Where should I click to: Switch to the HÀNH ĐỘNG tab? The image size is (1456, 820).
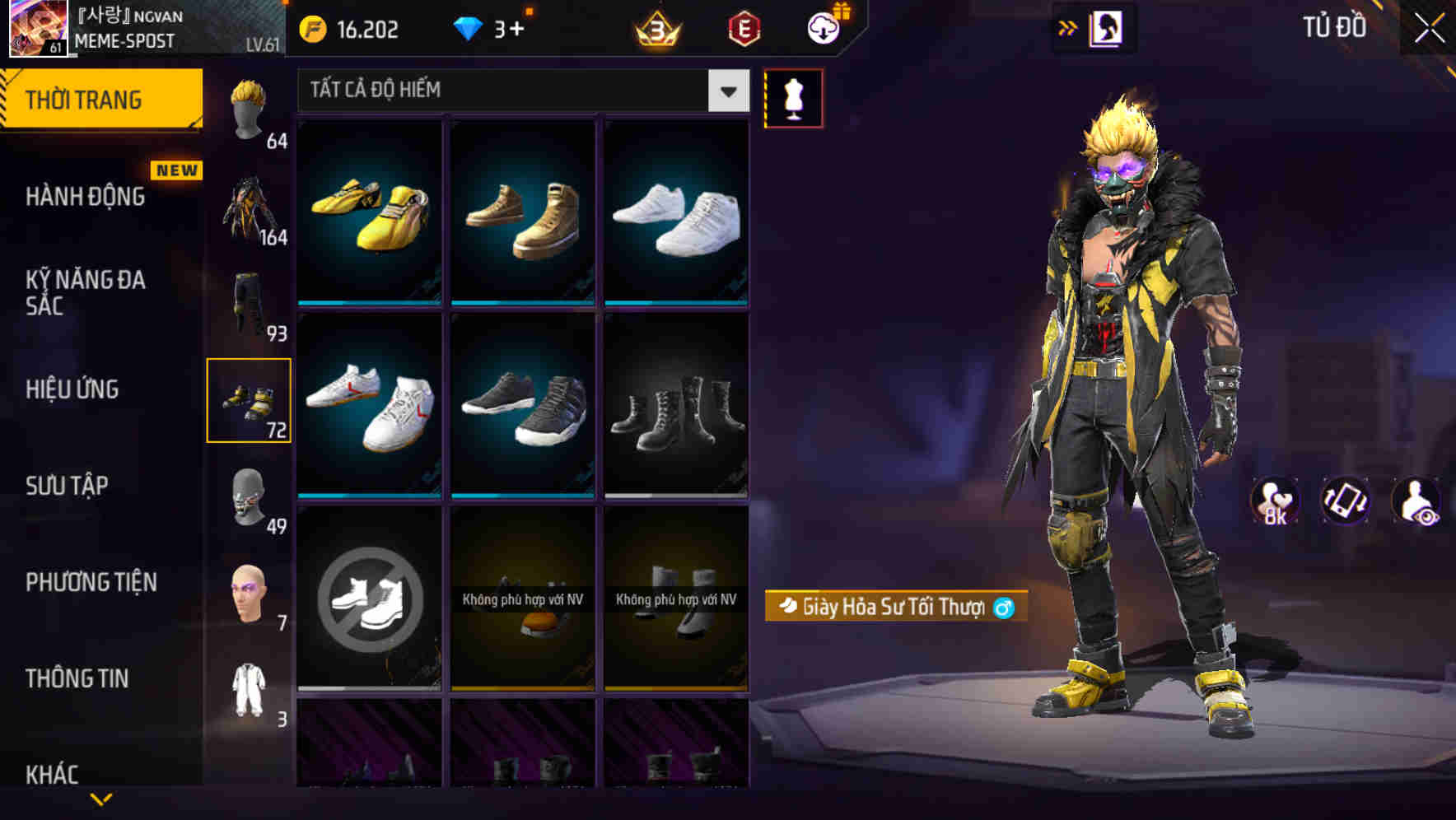pos(86,197)
